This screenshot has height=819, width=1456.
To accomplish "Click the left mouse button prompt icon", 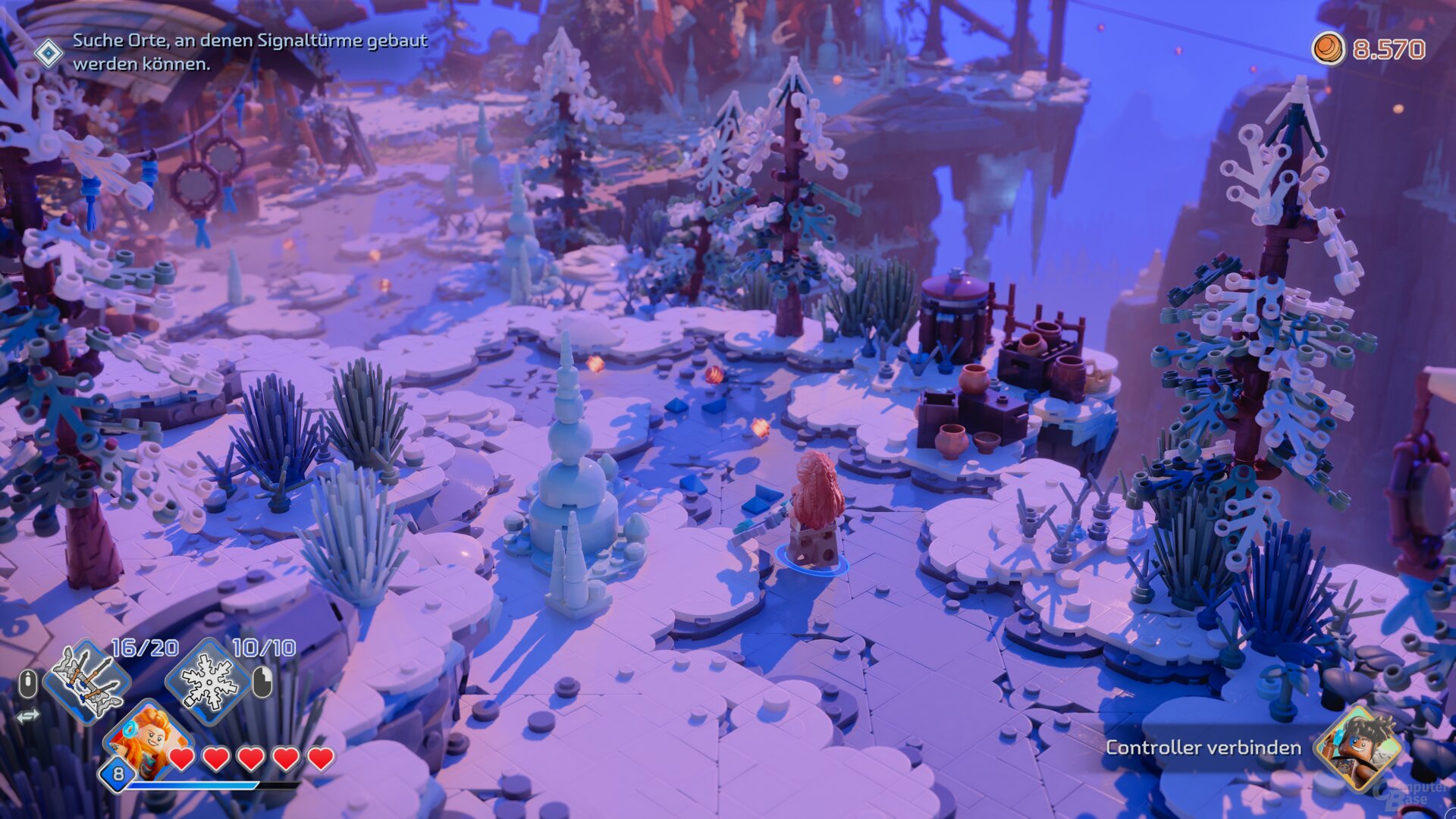I will point(27,682).
